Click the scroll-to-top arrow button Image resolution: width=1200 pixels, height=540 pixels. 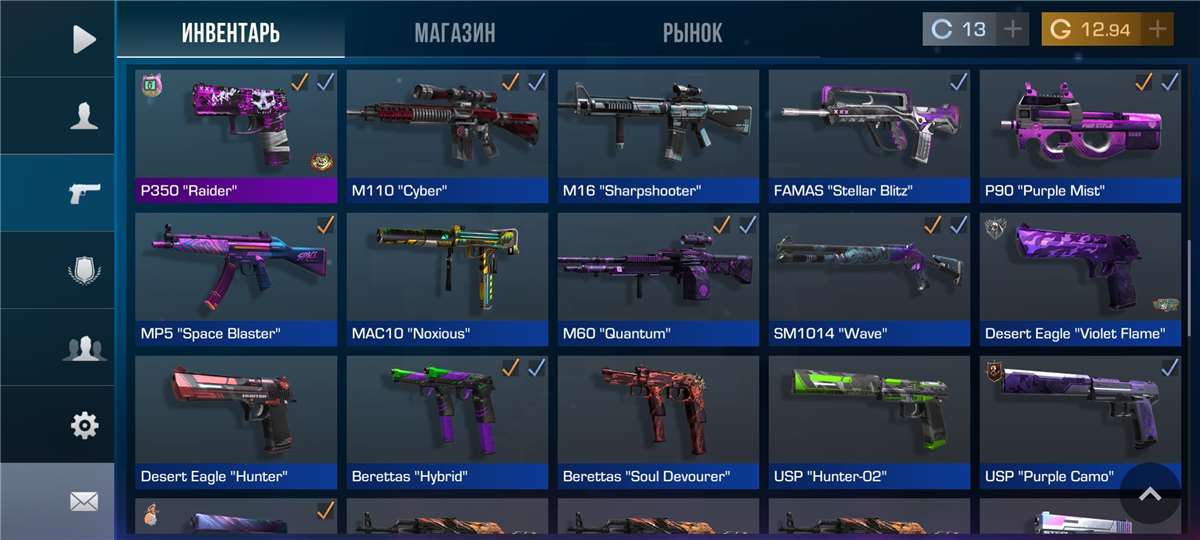[1150, 493]
